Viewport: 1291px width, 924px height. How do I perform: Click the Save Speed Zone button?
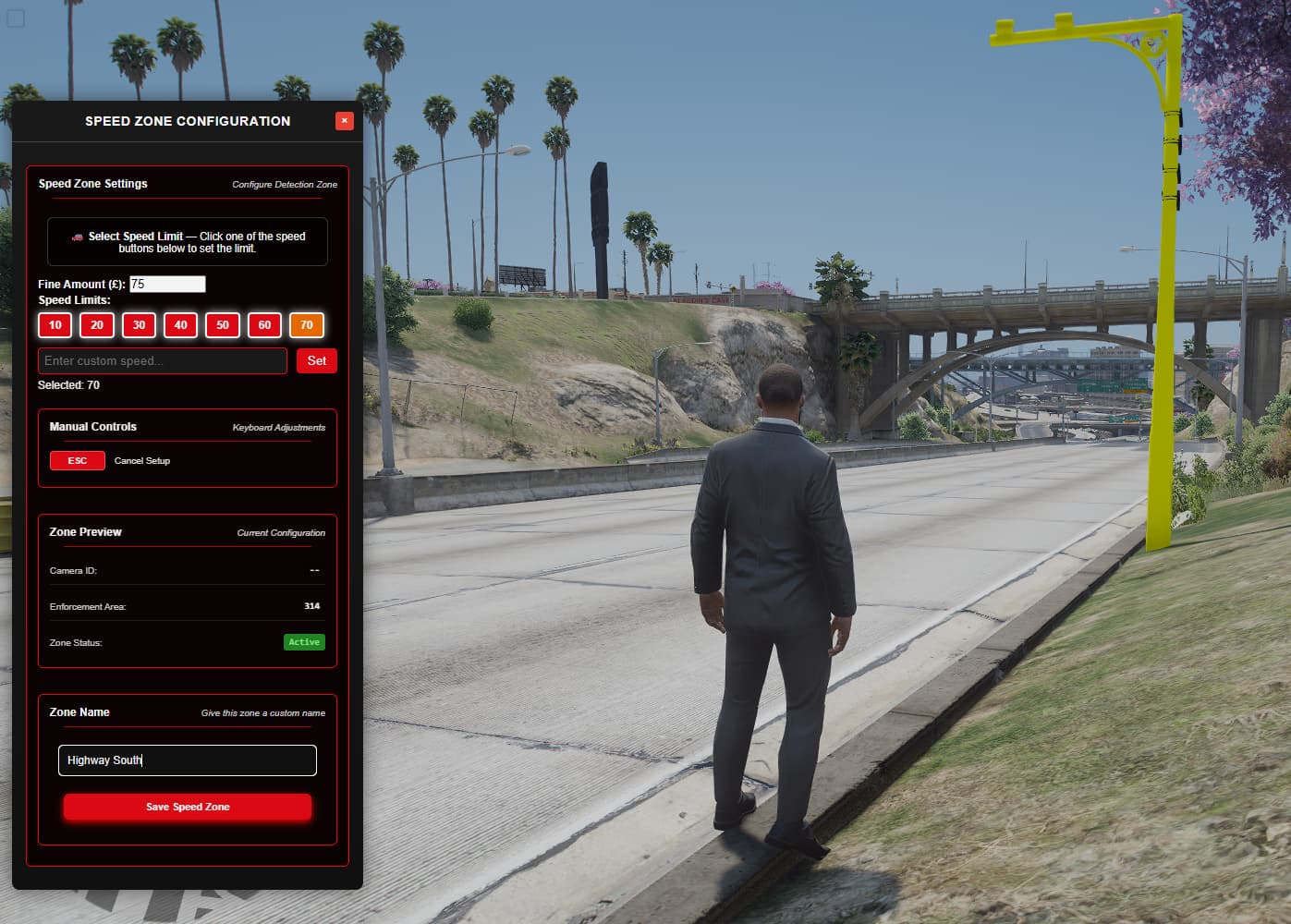pos(187,807)
